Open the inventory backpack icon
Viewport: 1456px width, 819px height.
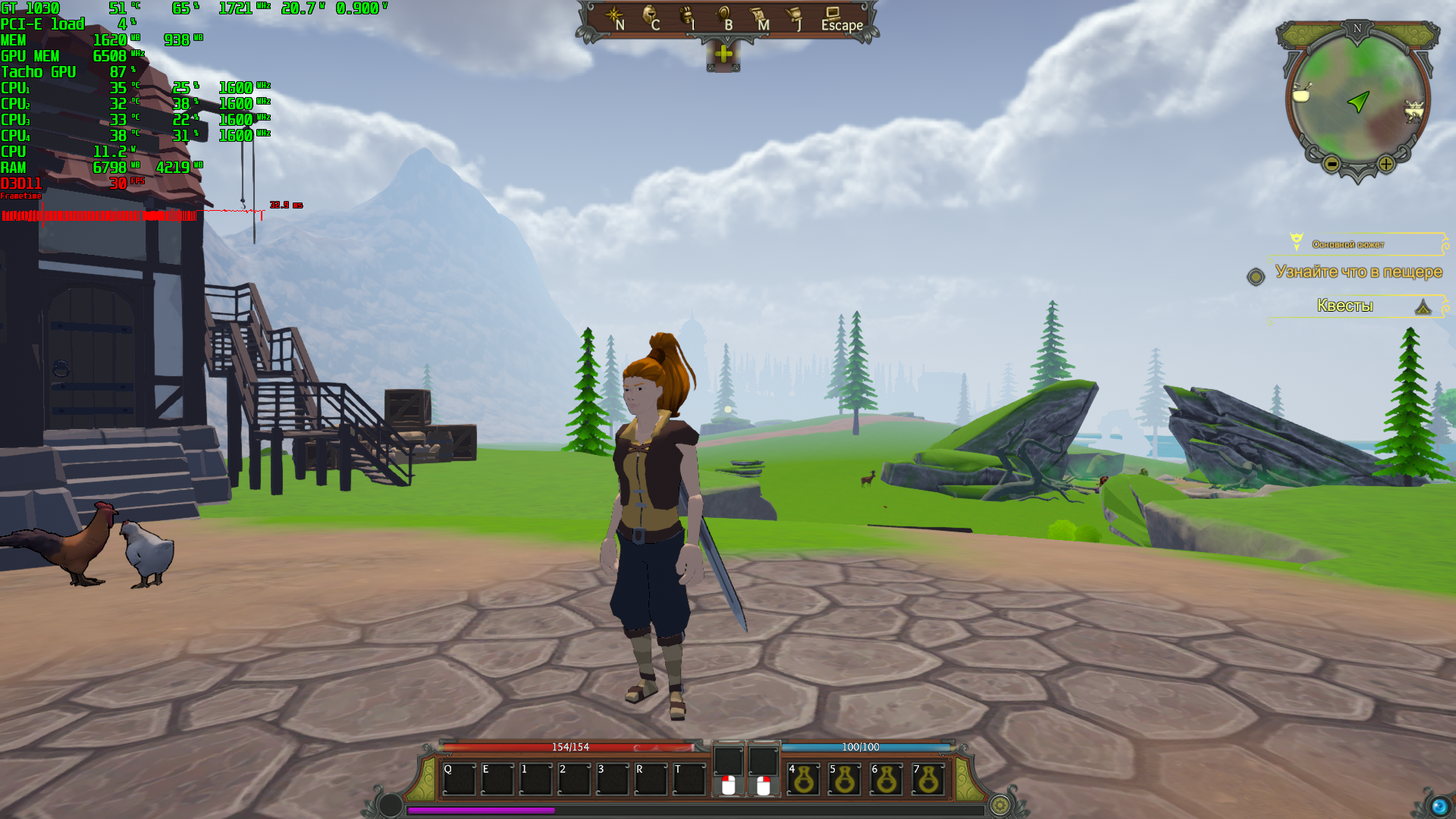pos(687,17)
